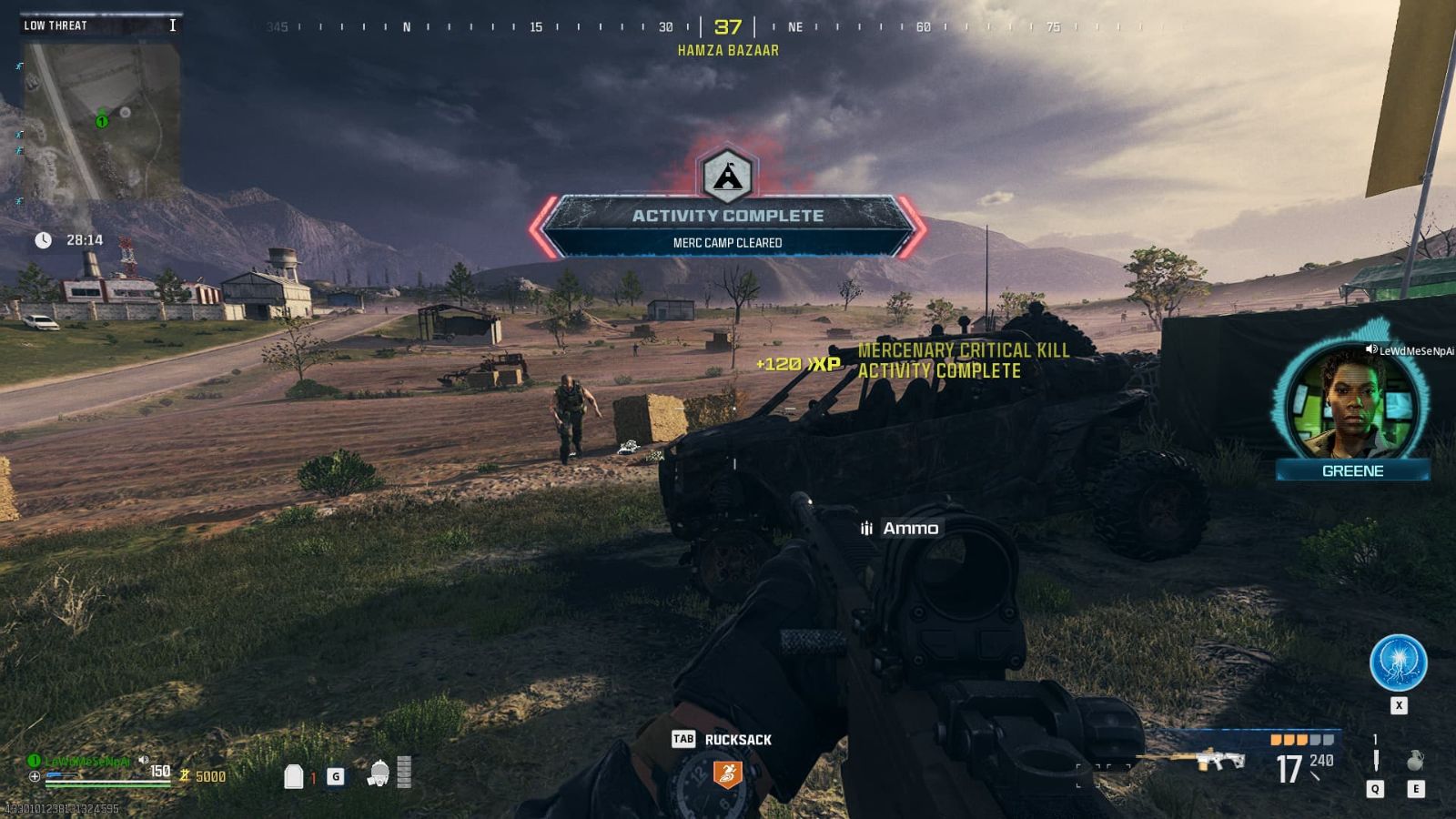1456x819 pixels.
Task: Select the frag grenade icon above E
Action: [1414, 760]
